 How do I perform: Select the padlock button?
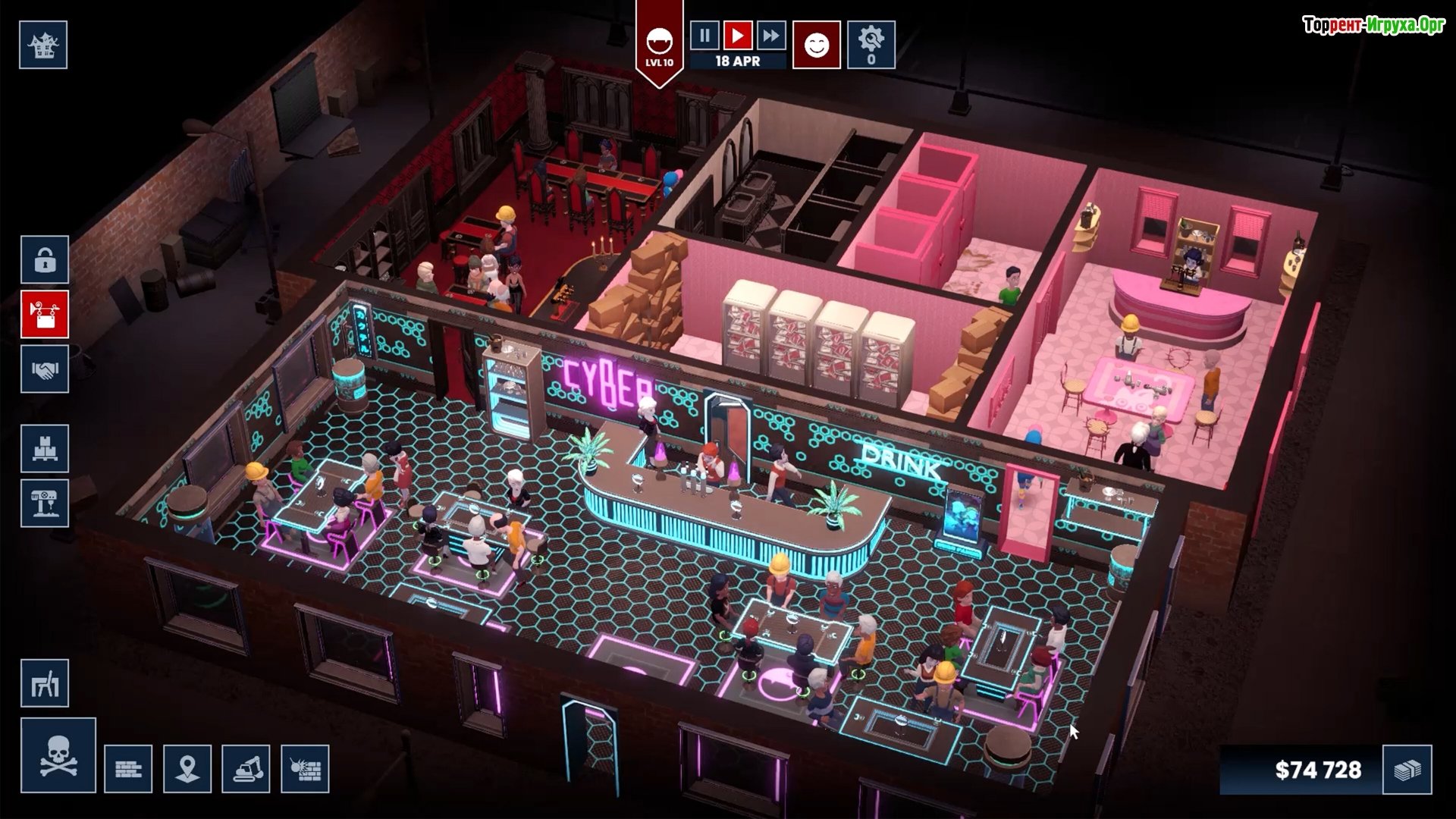pyautogui.click(x=45, y=260)
